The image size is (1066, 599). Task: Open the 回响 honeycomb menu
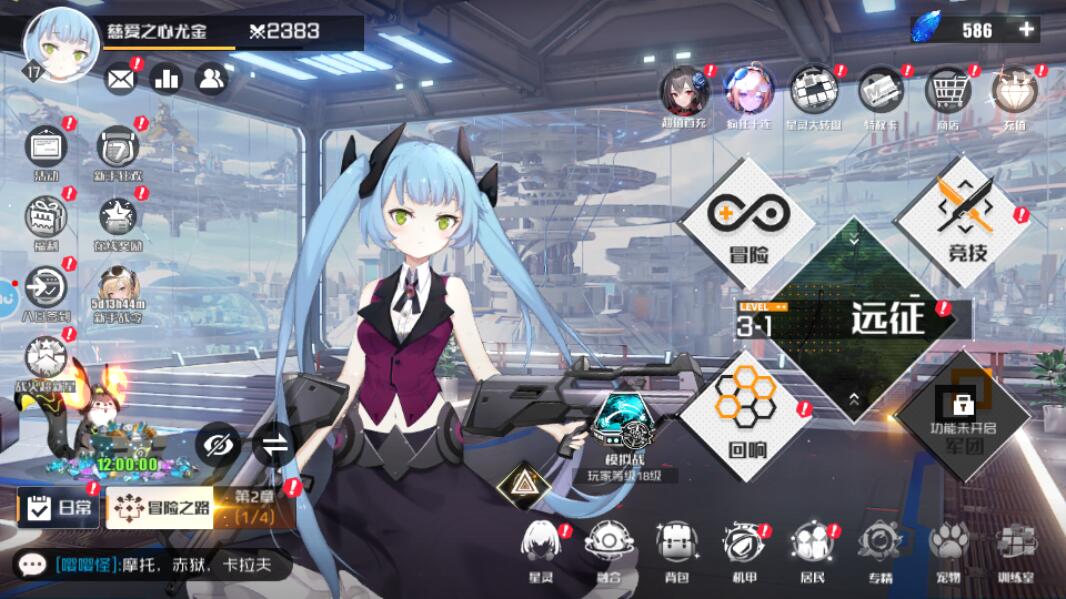[x=746, y=408]
